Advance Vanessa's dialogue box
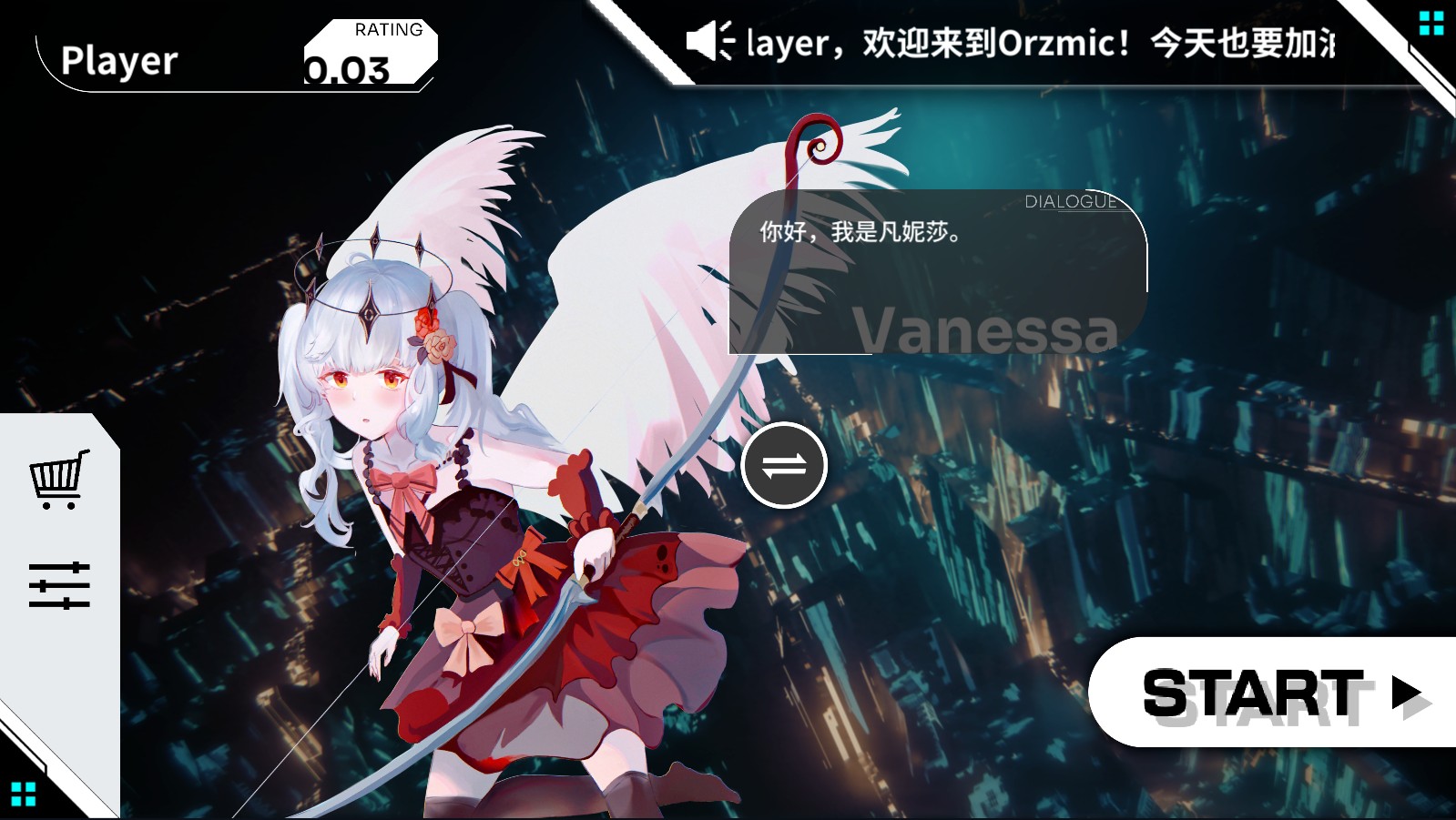 [929, 273]
